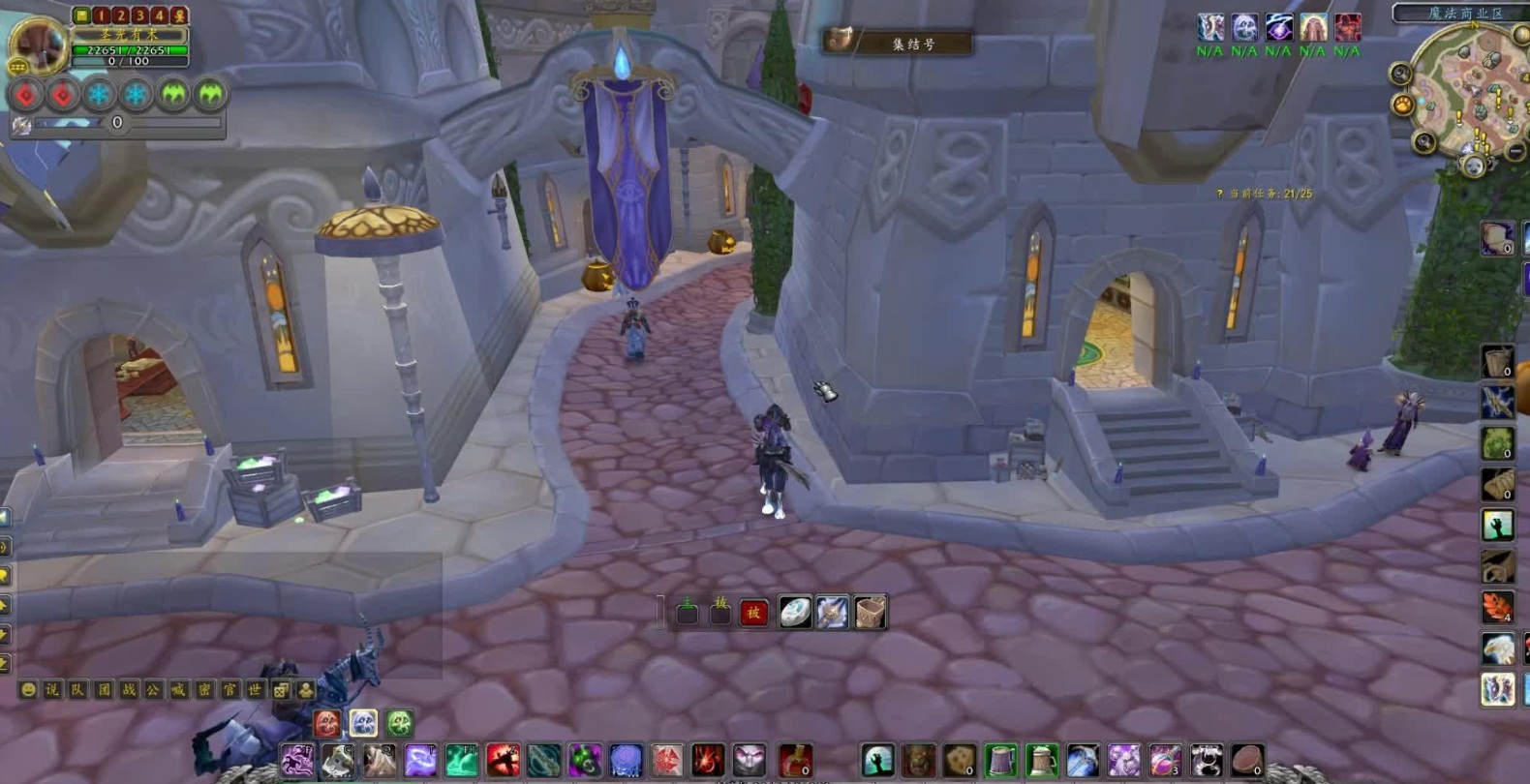Viewport: 1530px width, 784px height.
Task: Open the smiley emote button in chat bar
Action: point(28,690)
